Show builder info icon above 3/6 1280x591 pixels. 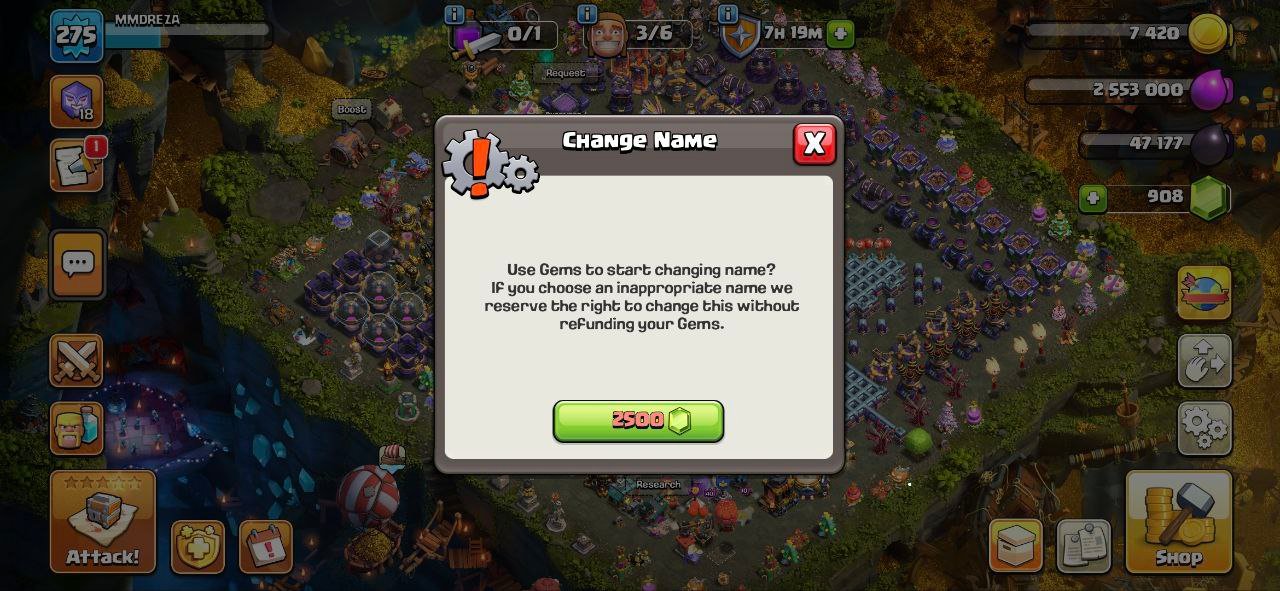[x=587, y=14]
